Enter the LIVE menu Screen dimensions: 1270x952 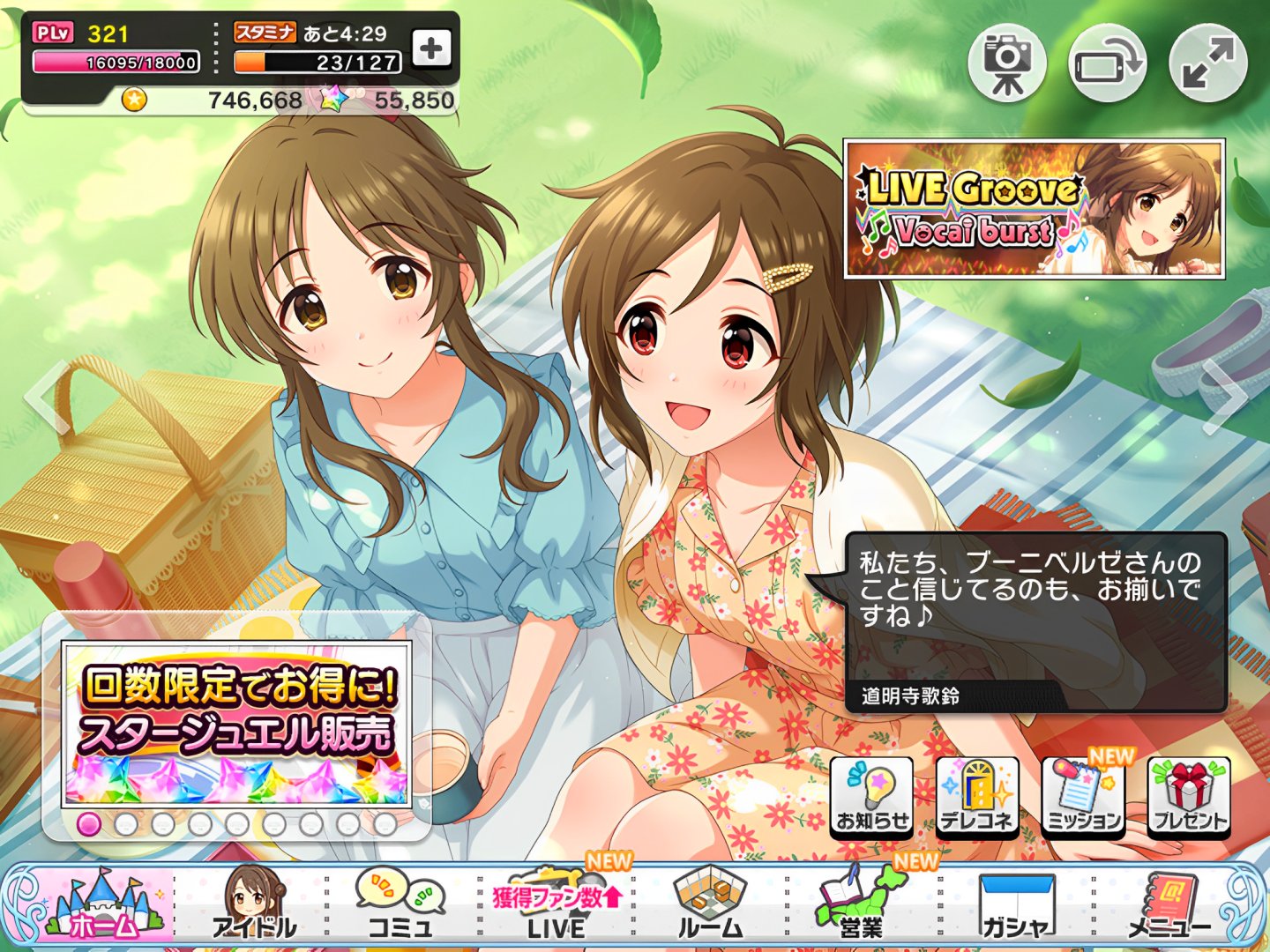(x=557, y=905)
